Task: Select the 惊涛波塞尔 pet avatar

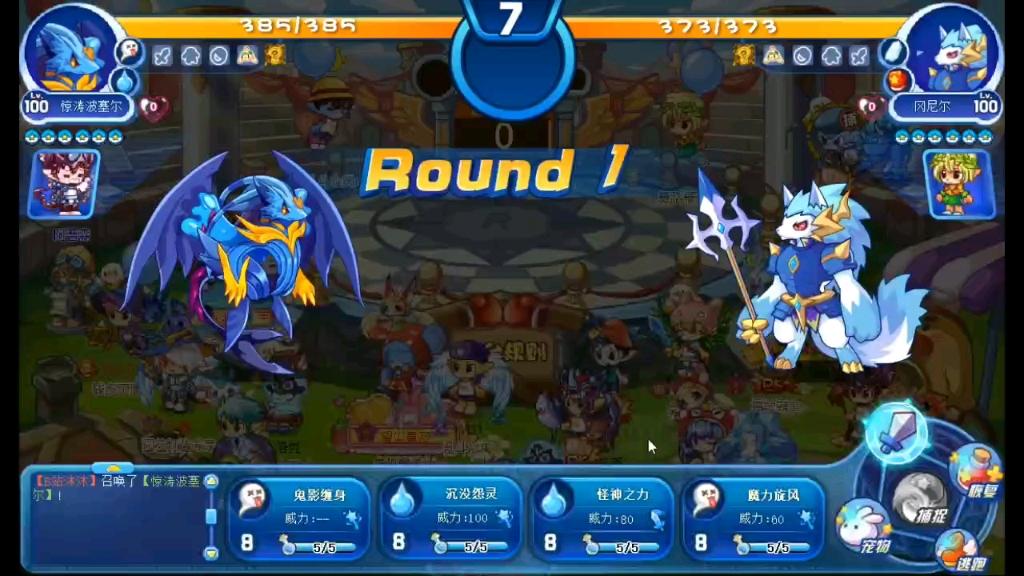Action: click(70, 50)
